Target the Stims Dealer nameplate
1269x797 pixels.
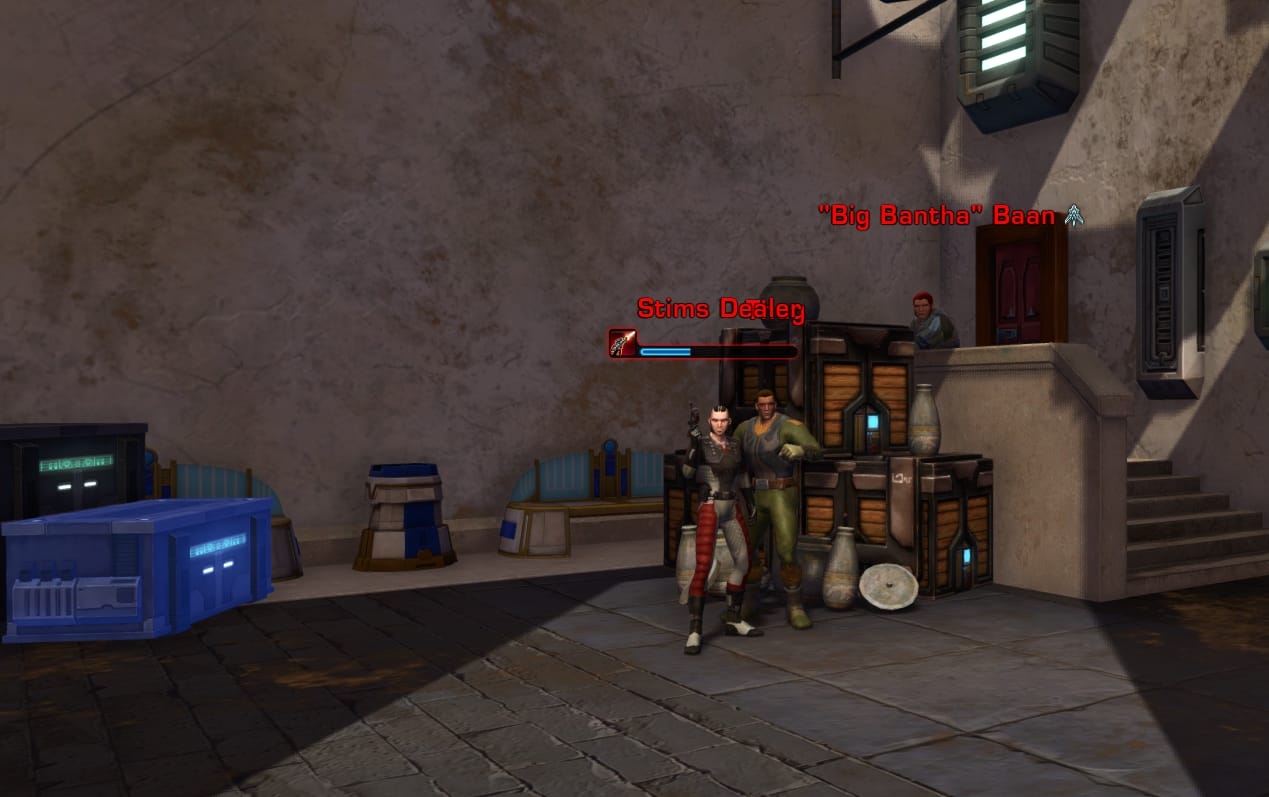720,309
